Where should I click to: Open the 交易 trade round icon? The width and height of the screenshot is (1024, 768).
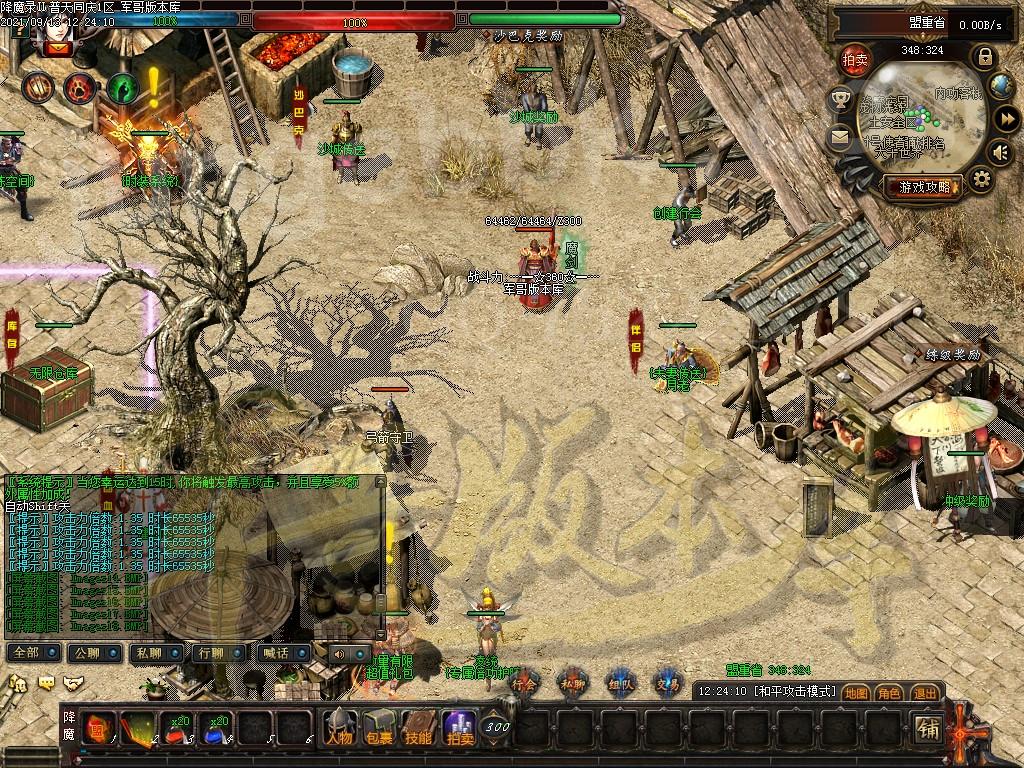[668, 682]
